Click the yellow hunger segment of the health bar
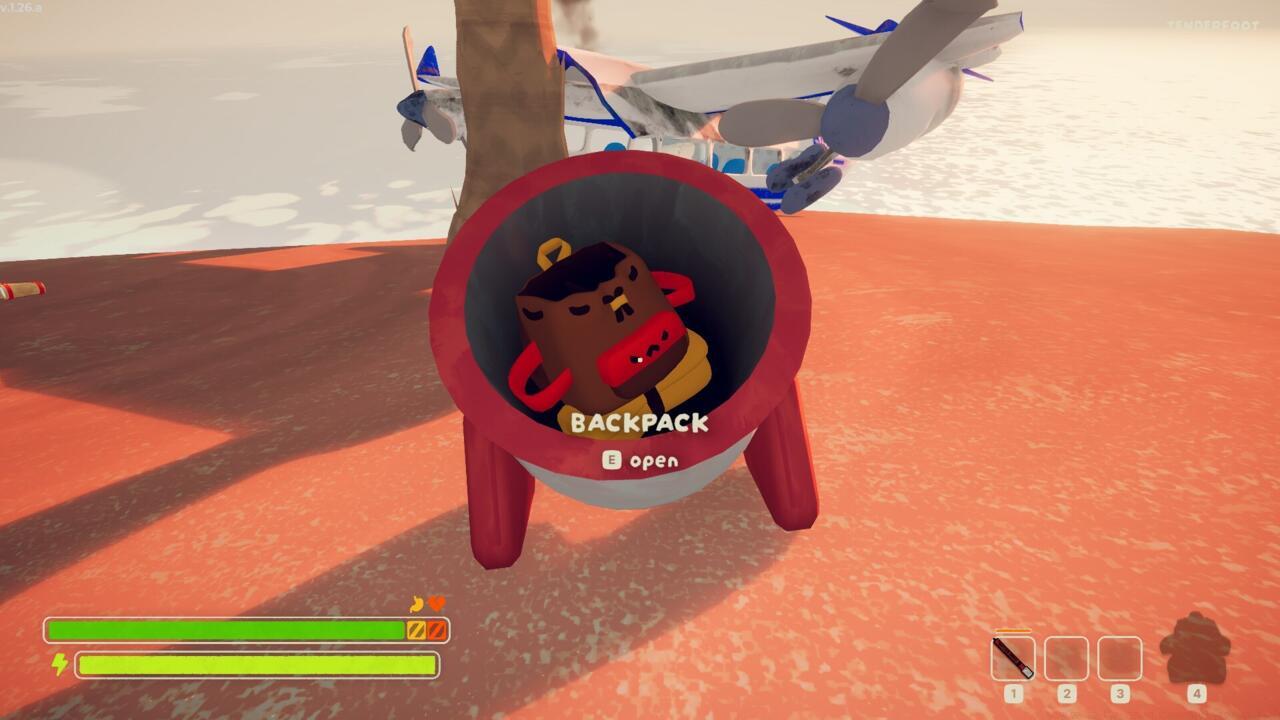This screenshot has height=720, width=1280. pyautogui.click(x=417, y=629)
